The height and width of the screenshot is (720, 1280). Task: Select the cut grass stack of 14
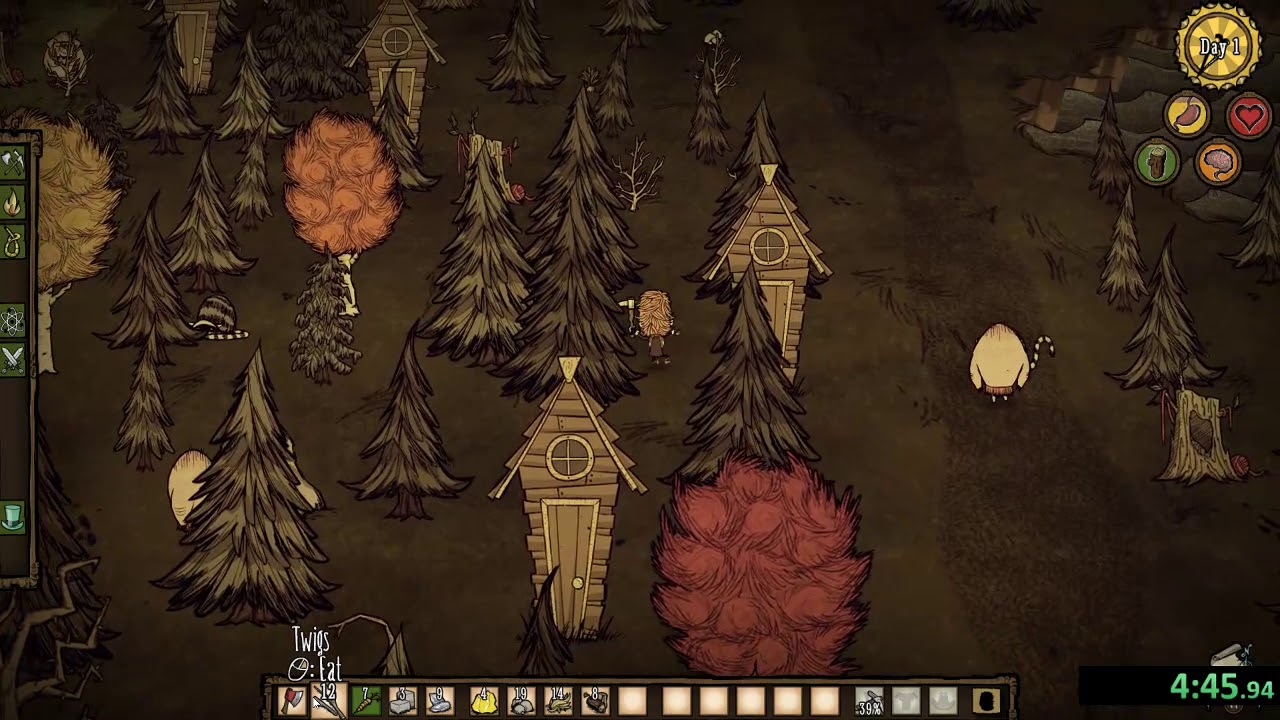point(558,701)
